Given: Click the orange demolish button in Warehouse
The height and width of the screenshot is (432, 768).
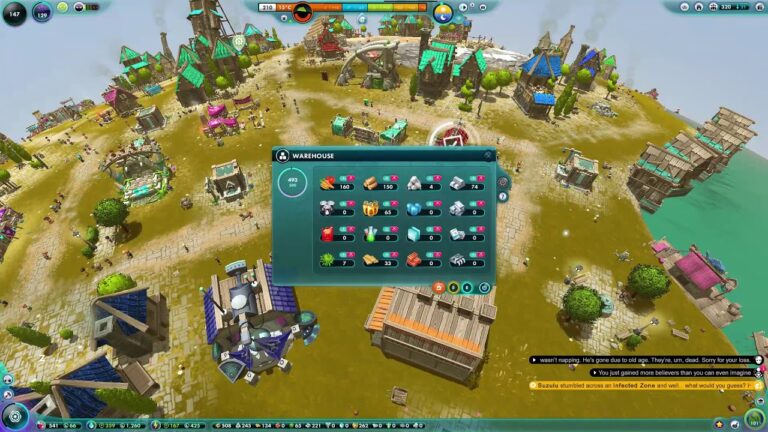Looking at the screenshot, I should click(438, 288).
